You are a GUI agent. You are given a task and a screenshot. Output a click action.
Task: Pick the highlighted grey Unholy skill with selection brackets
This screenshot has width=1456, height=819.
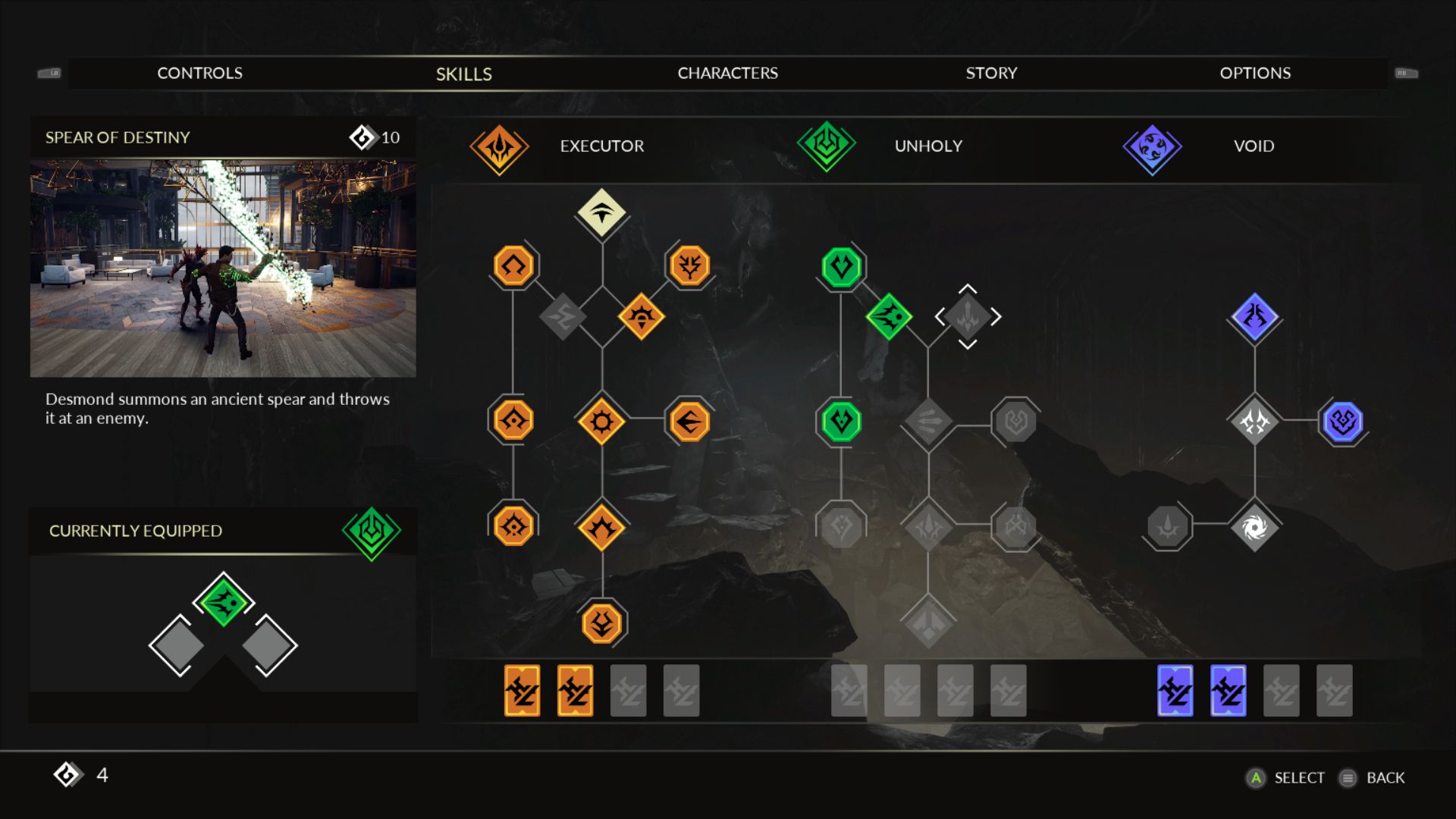[968, 316]
